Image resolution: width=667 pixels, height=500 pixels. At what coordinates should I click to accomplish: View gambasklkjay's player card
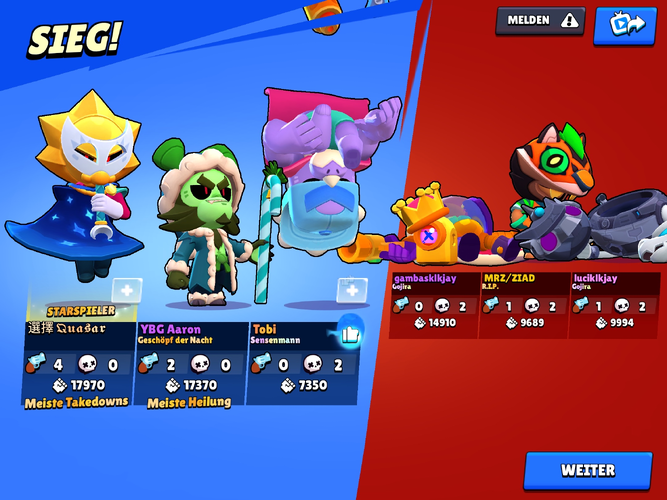[x=433, y=304]
